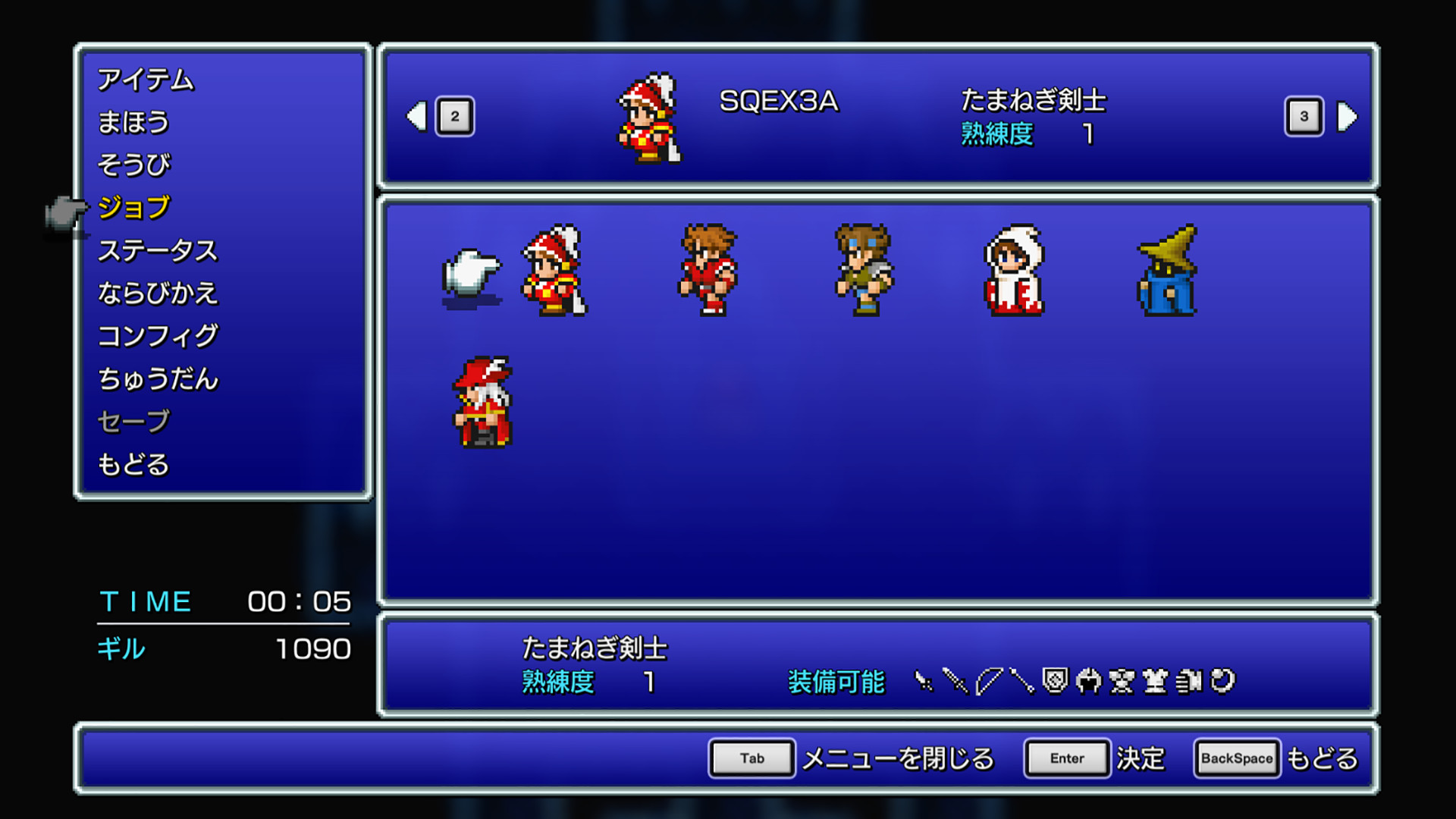Click the sword equipment icon under 装備可能
This screenshot has height=819, width=1456.
(955, 679)
